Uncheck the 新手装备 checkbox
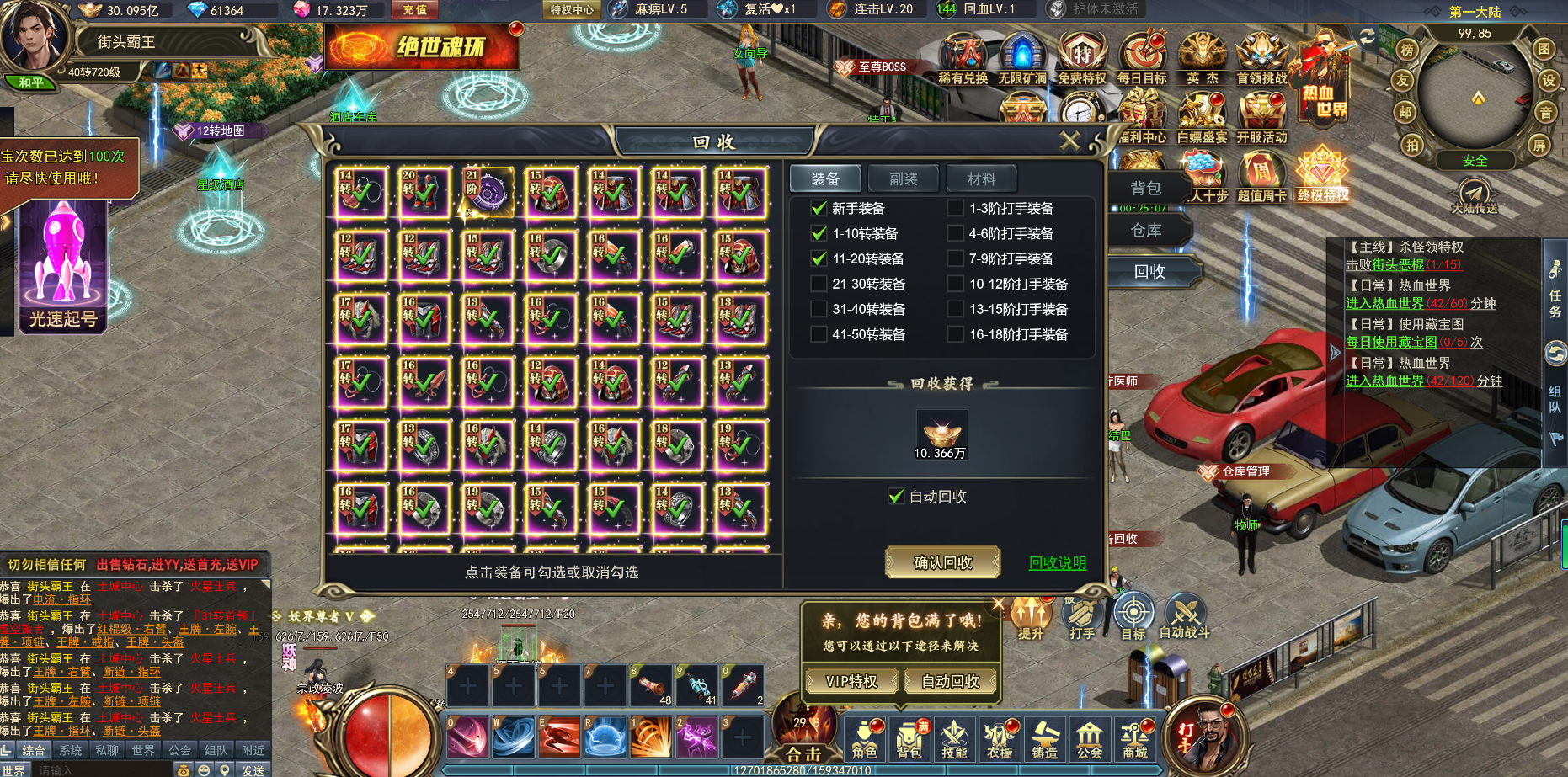Image resolution: width=1568 pixels, height=777 pixels. [819, 208]
